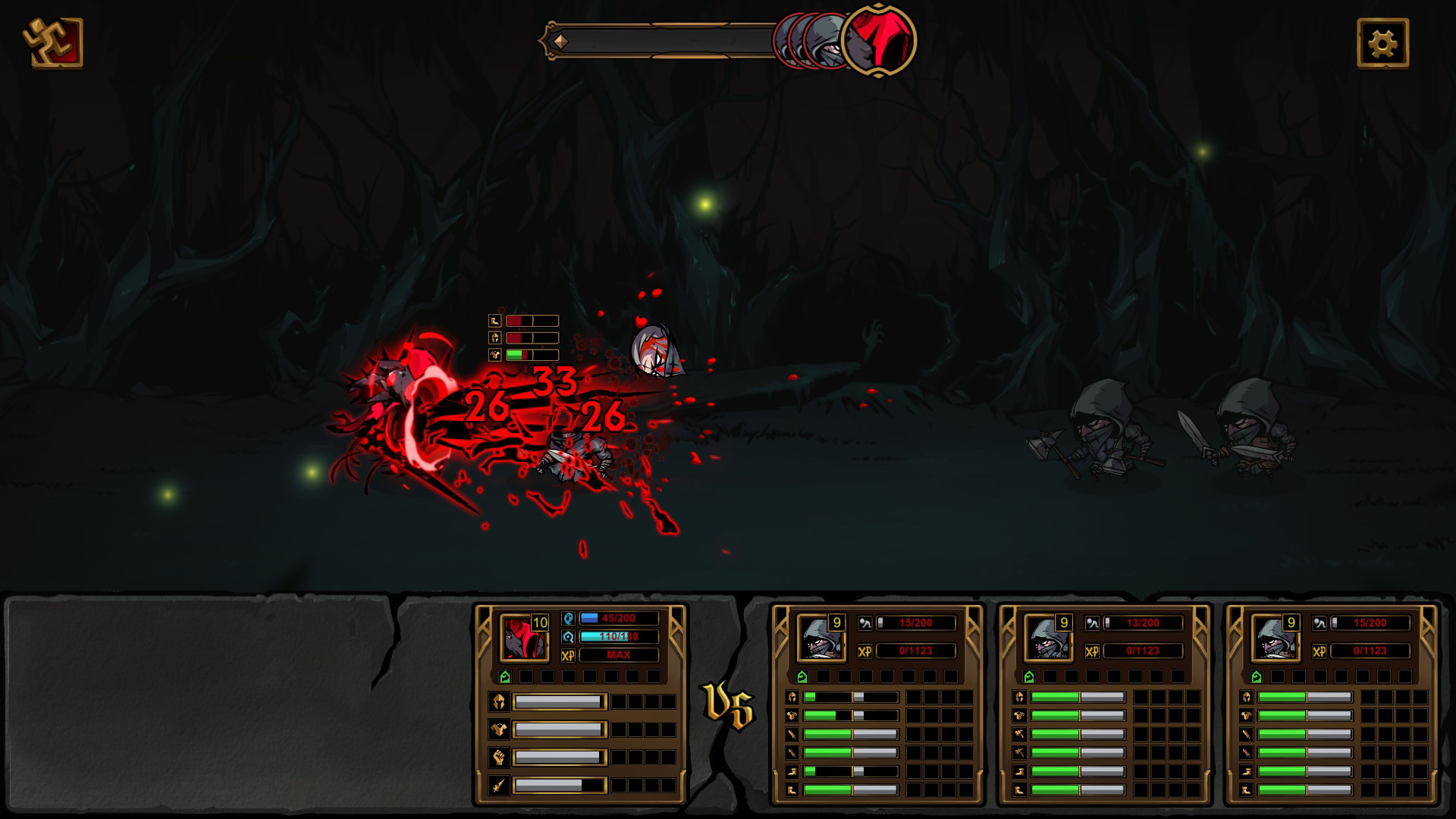Viewport: 1456px width, 819px height.
Task: Click the chest armor stat icon
Action: click(500, 729)
